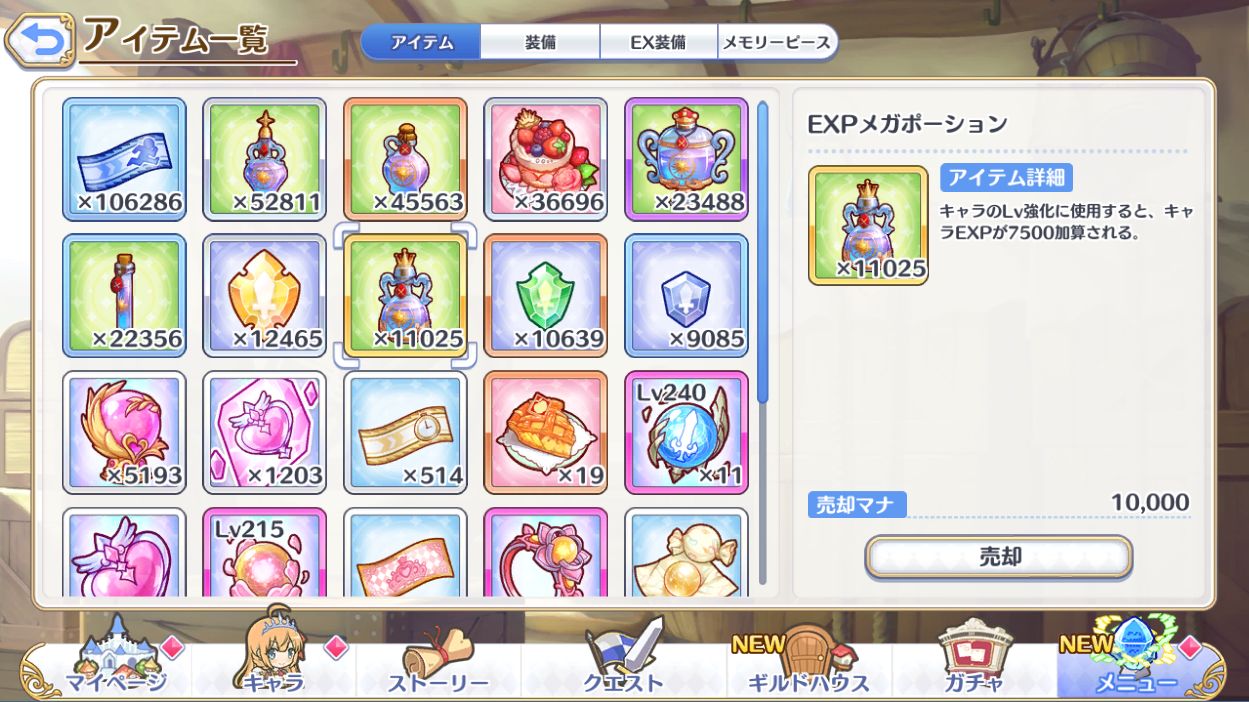The image size is (1249, 702).
Task: Go back with the return arrow button
Action: click(39, 41)
